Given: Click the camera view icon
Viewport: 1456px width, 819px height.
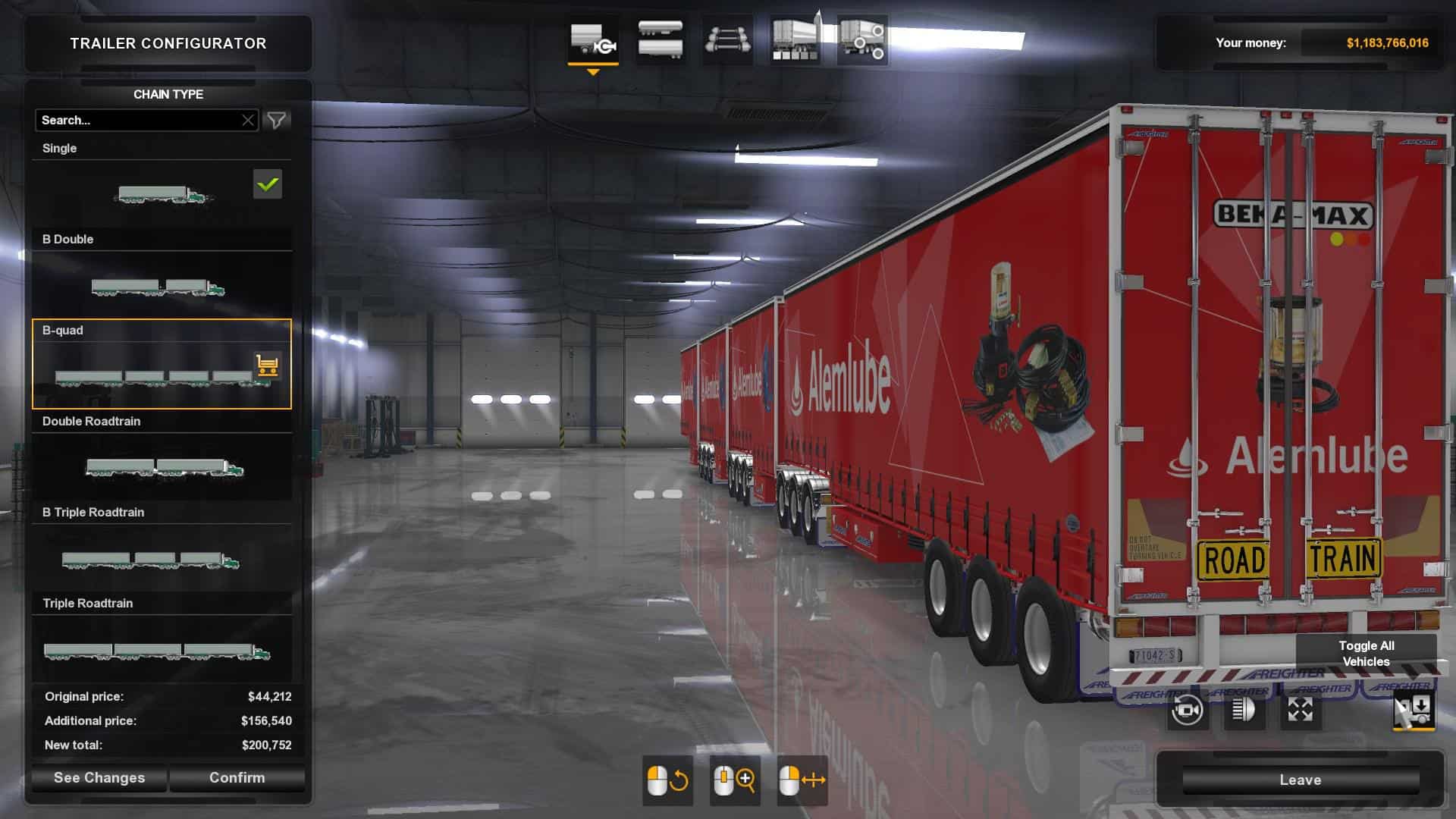Looking at the screenshot, I should pos(1187,711).
